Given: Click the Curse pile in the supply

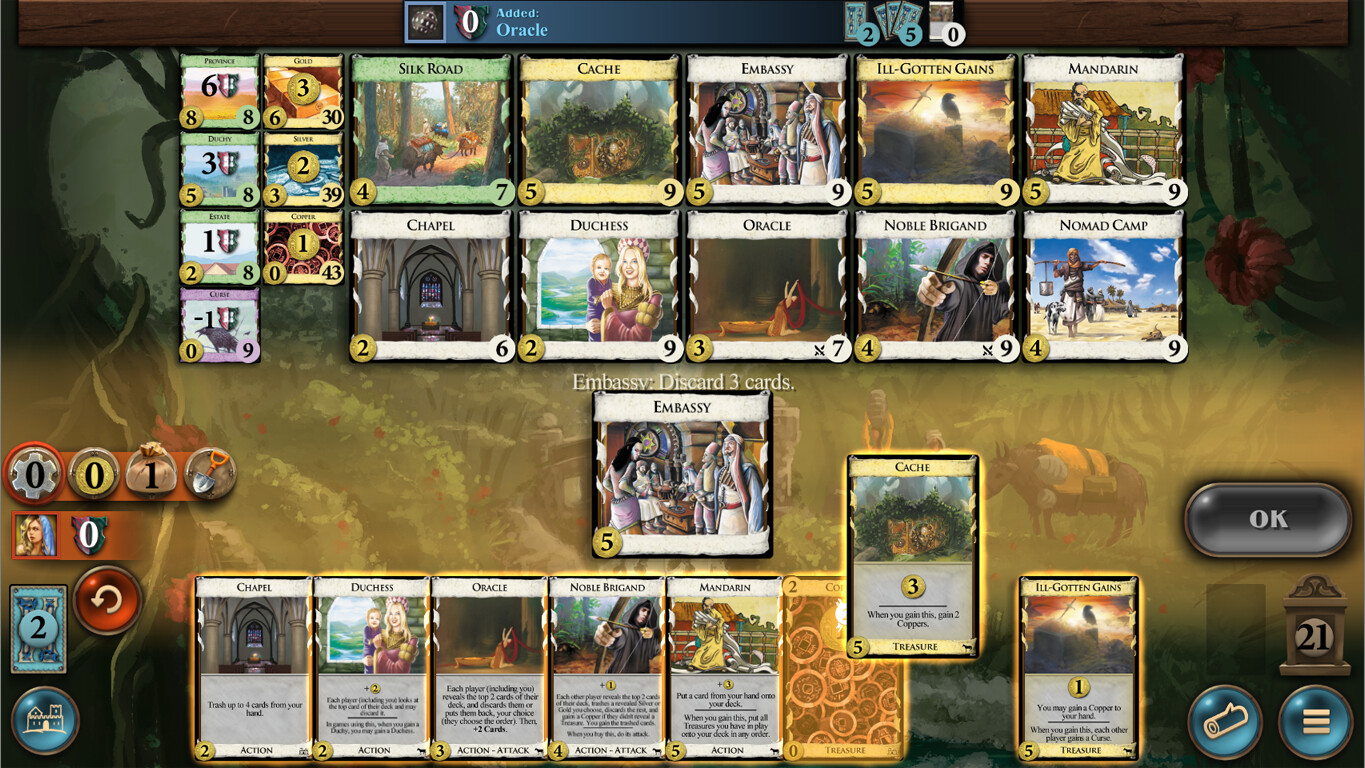Looking at the screenshot, I should coord(219,323).
